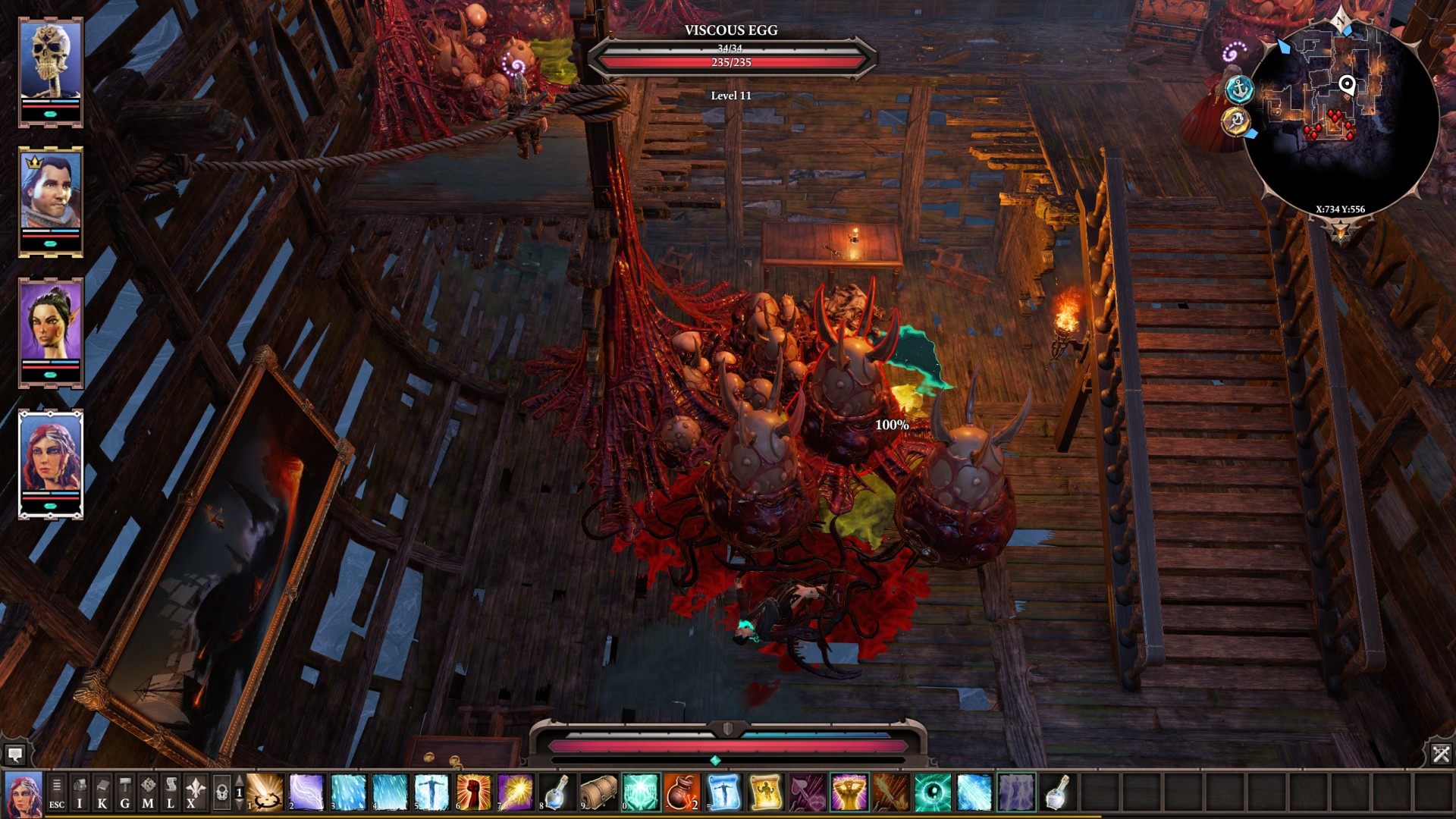Open the ESC game menu button
The width and height of the screenshot is (1456, 819).
pyautogui.click(x=57, y=792)
